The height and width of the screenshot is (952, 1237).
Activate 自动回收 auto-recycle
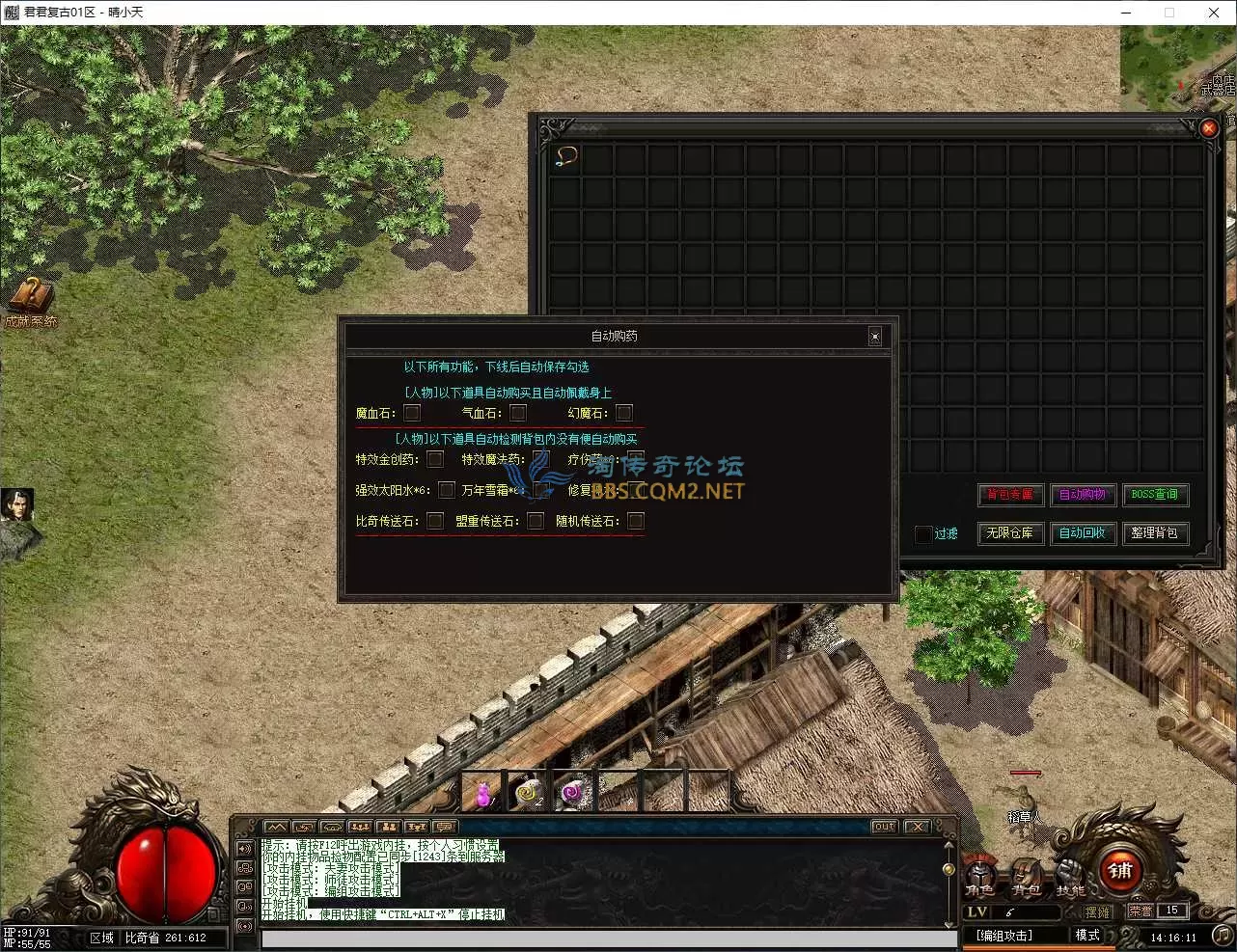[x=1082, y=533]
